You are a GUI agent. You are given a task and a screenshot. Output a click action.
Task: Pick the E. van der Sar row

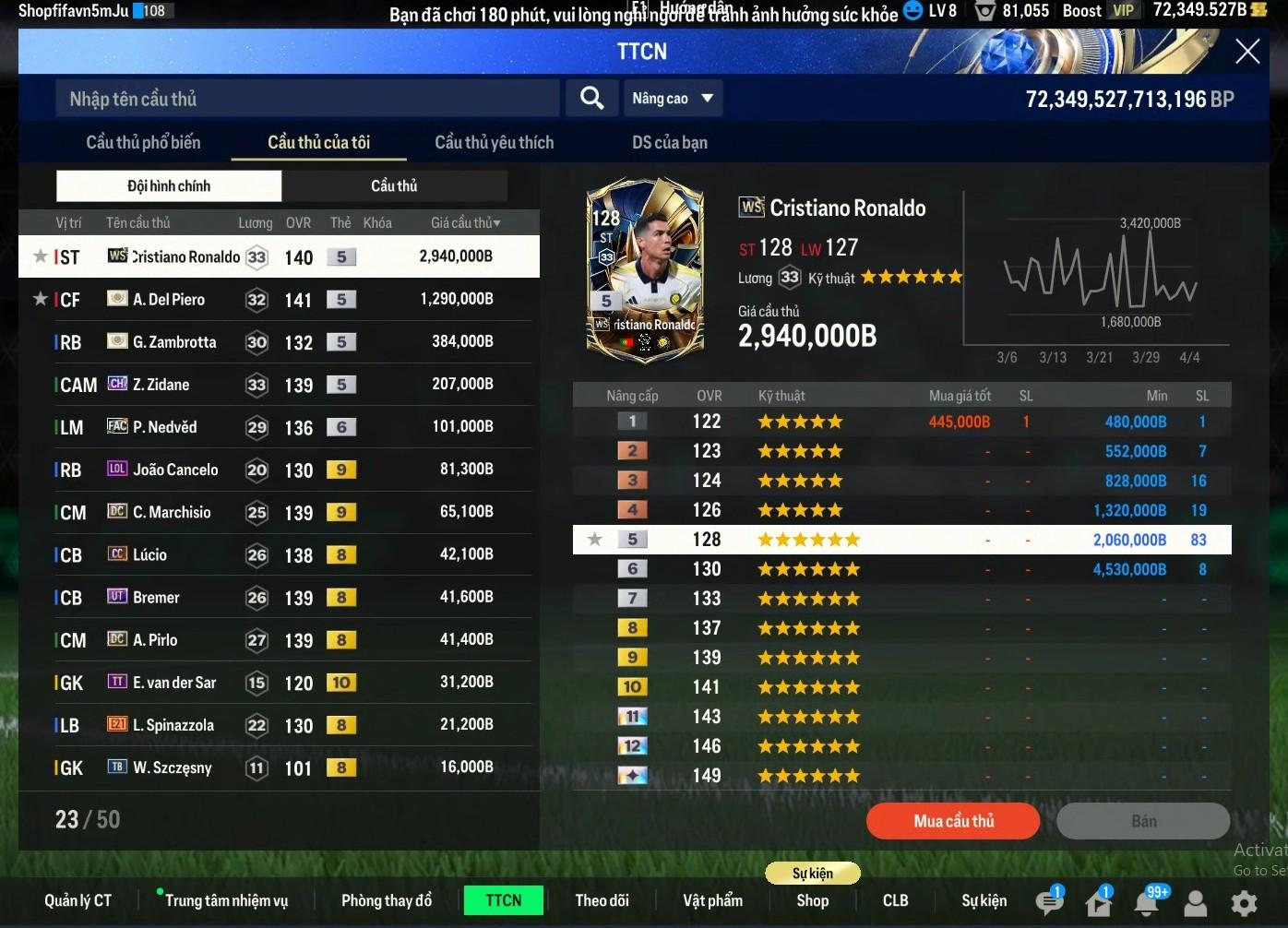click(277, 683)
